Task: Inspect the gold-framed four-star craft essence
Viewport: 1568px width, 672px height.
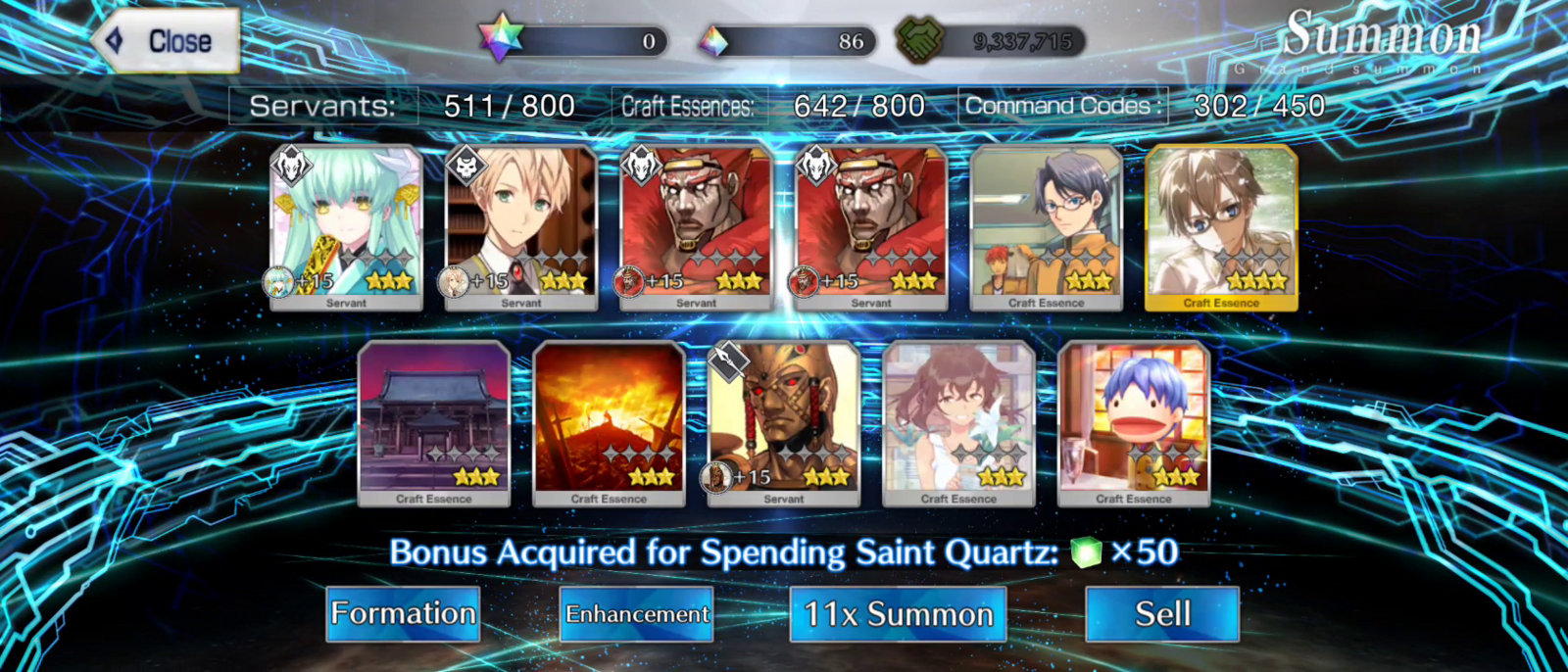Action: click(x=1221, y=226)
